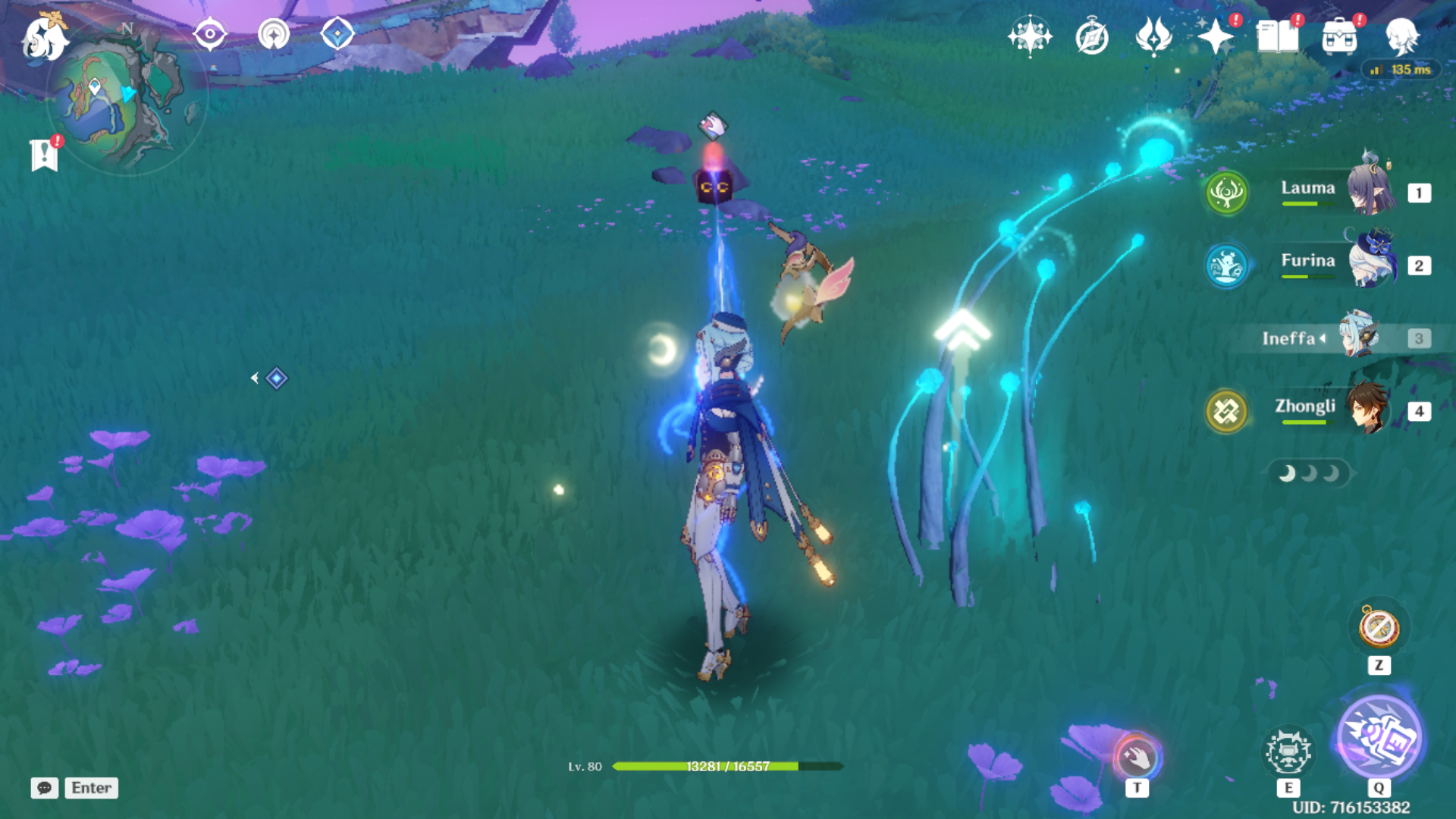The width and height of the screenshot is (1456, 819).
Task: Open the backpack inventory
Action: pyautogui.click(x=1339, y=36)
